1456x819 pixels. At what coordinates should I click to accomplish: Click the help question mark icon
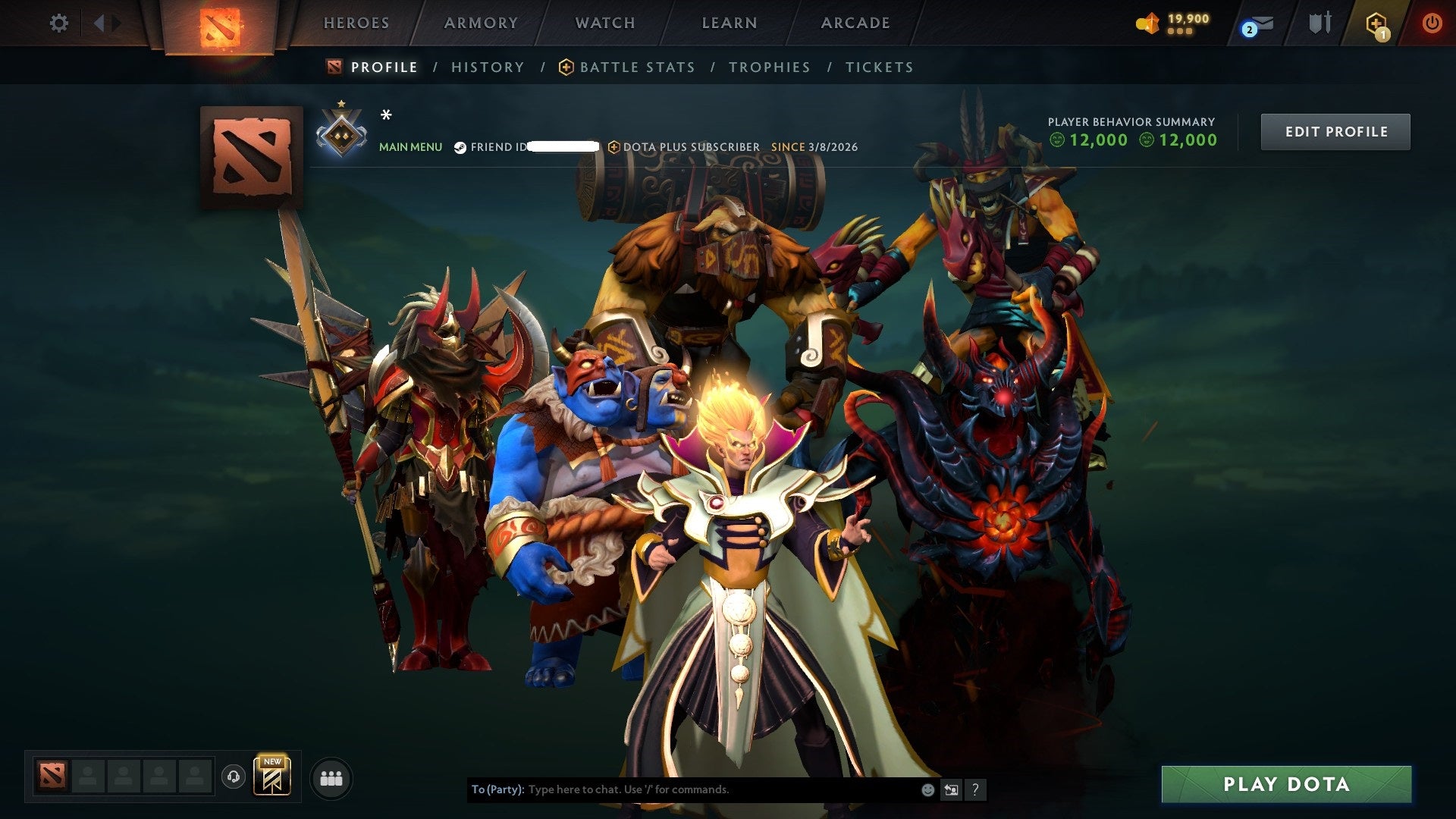click(974, 789)
